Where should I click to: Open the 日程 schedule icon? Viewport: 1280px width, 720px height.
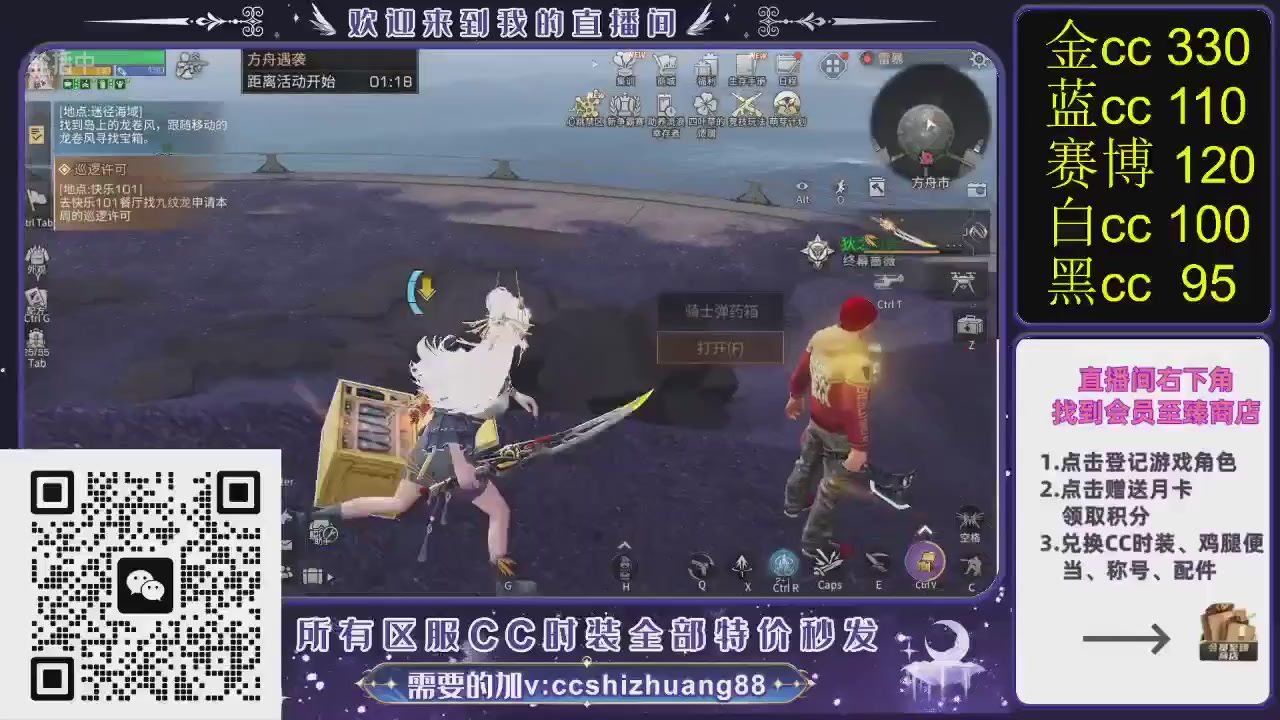click(x=785, y=62)
